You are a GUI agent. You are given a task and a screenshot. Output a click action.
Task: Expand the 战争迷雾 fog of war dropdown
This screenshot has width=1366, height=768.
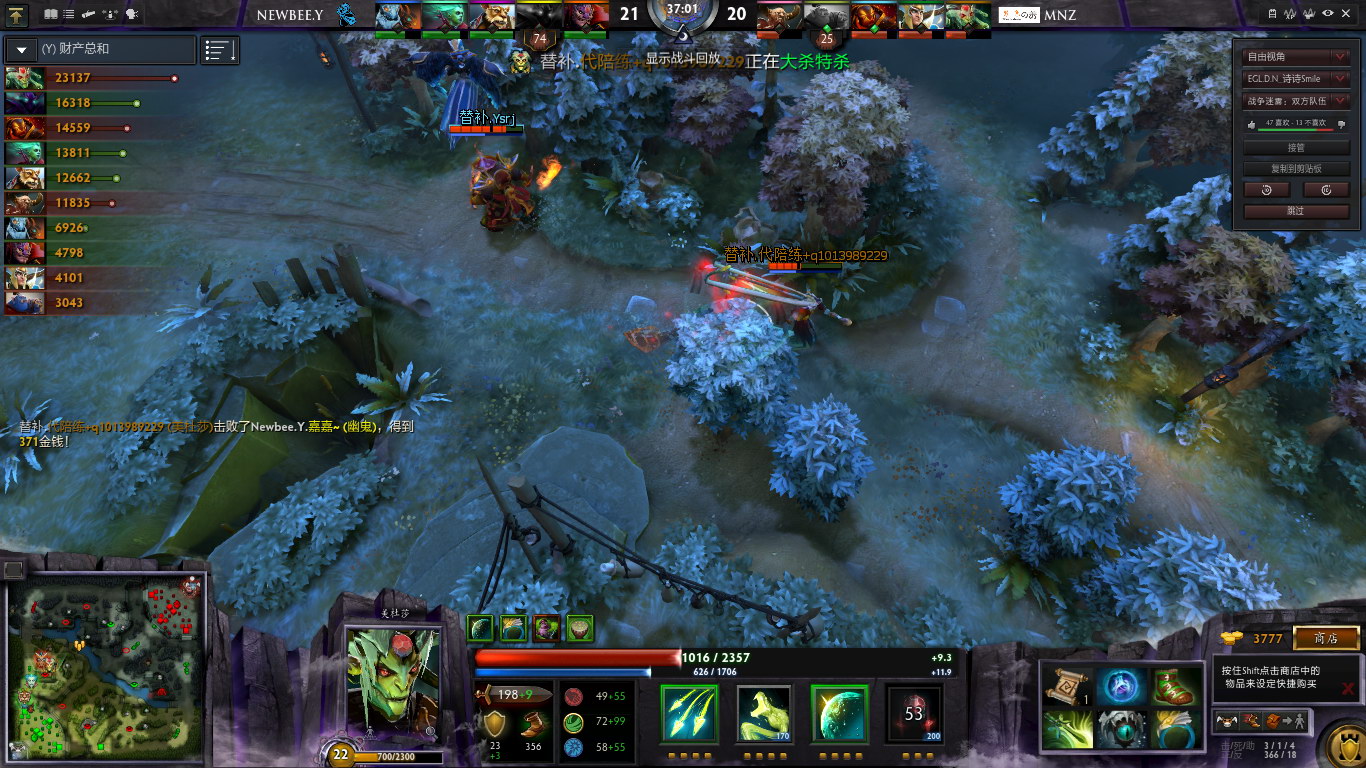(1297, 101)
